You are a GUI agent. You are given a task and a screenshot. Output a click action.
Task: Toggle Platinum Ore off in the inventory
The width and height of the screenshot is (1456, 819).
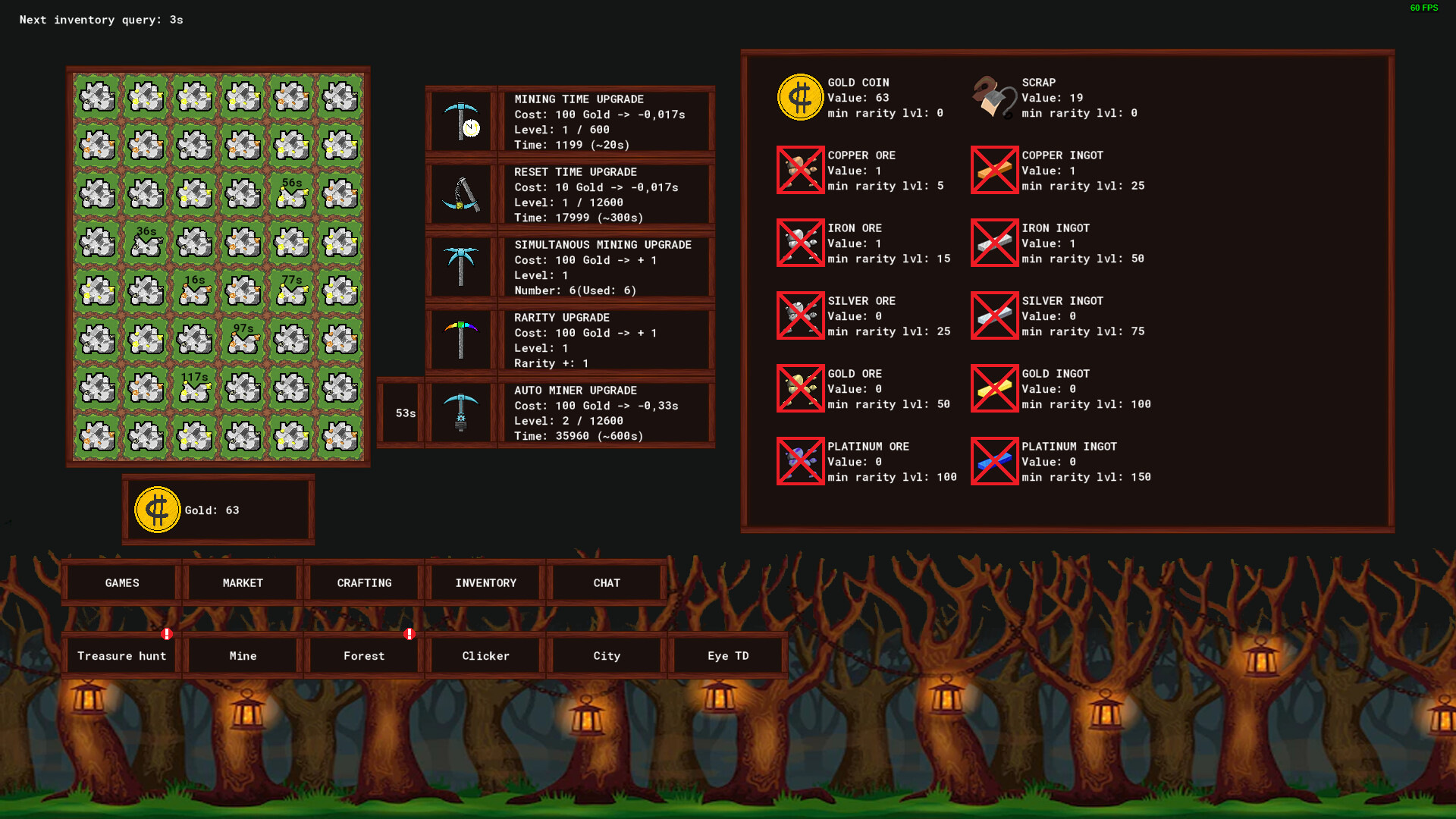[x=800, y=461]
